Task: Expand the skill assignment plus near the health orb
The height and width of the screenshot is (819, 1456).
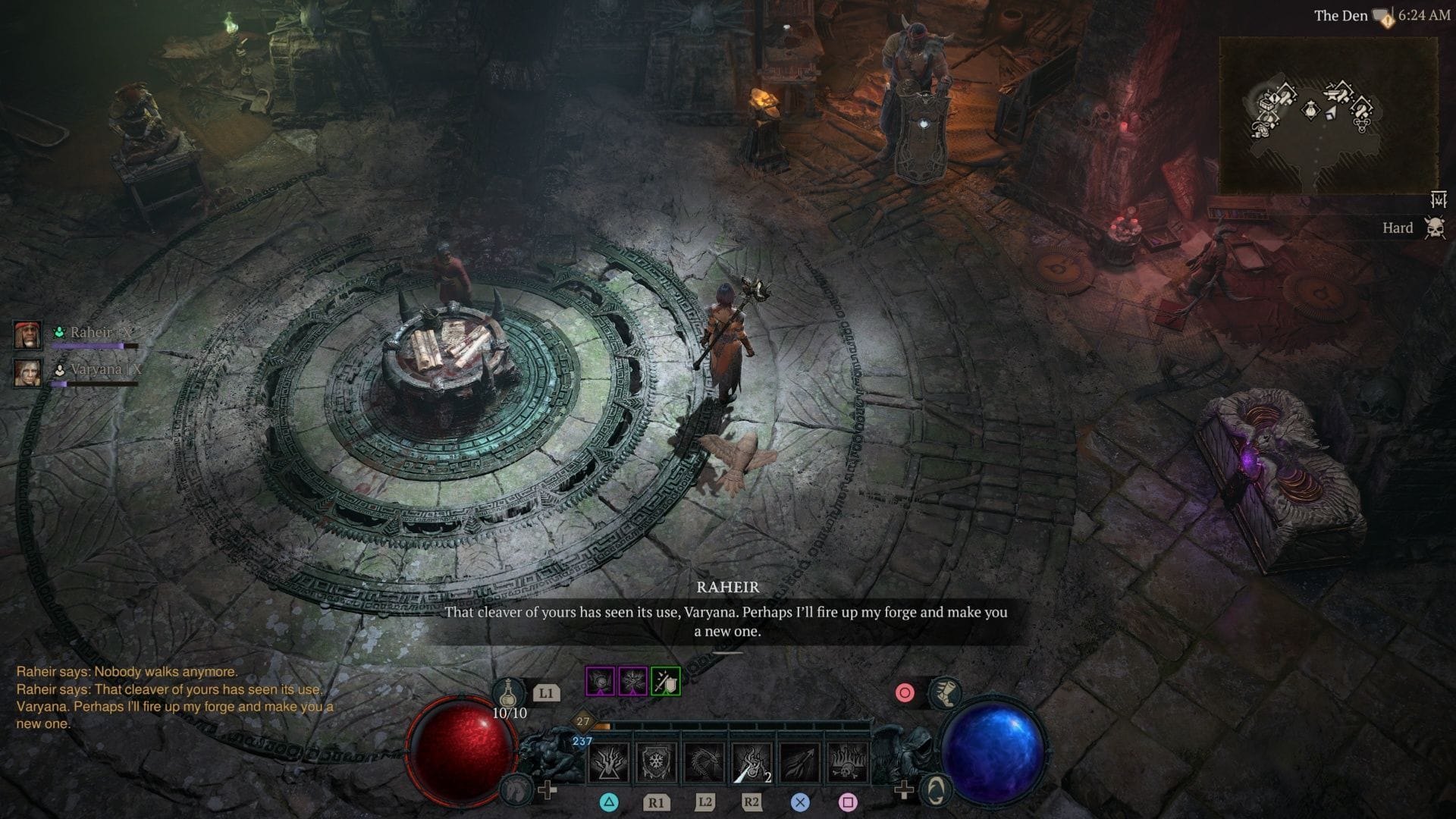Action: point(548,789)
